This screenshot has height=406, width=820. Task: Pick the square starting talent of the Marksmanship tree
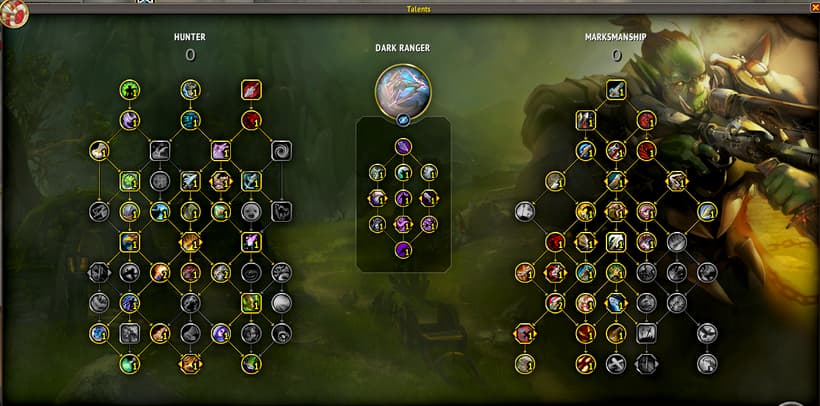(x=616, y=90)
